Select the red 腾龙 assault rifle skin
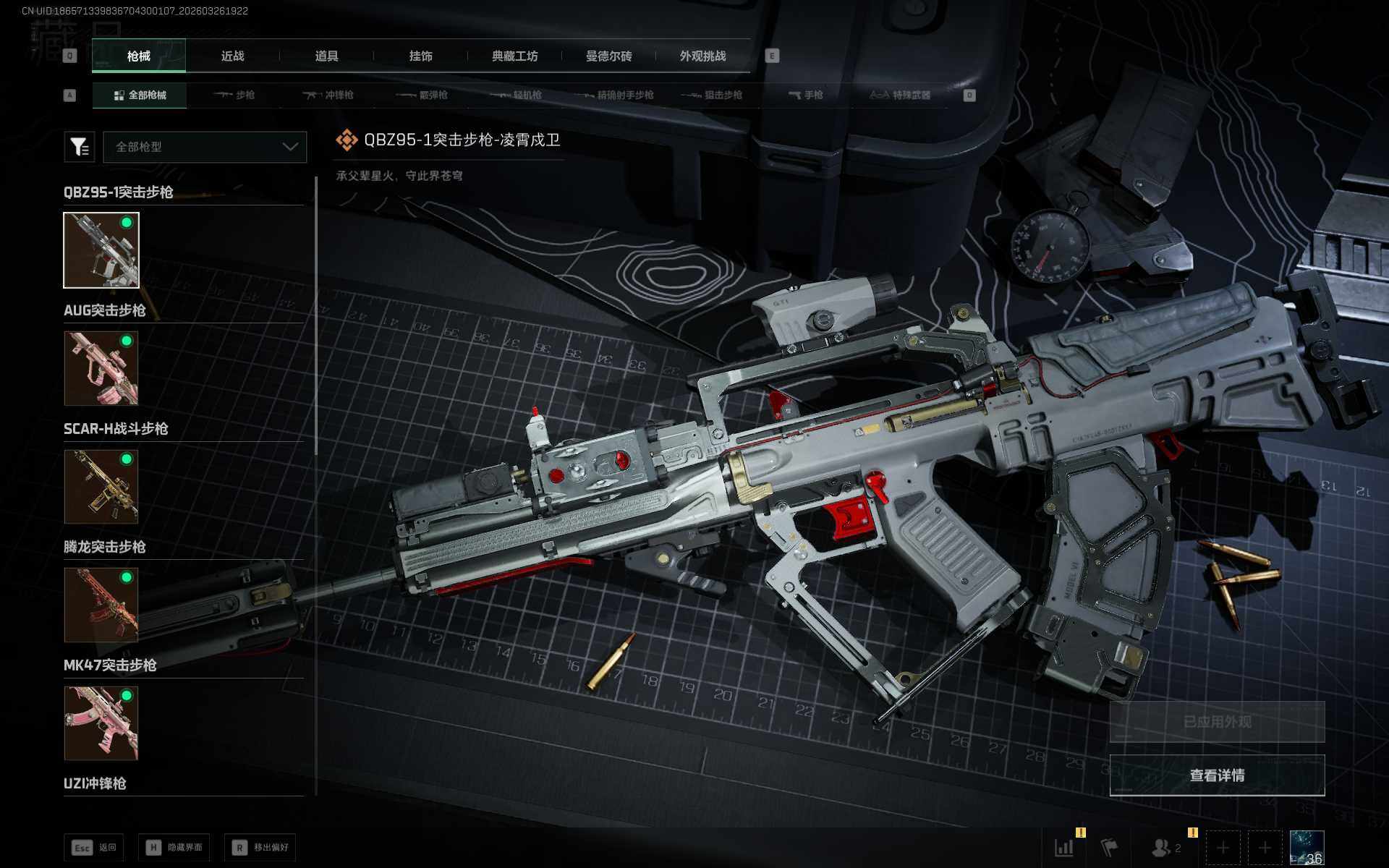 101,605
